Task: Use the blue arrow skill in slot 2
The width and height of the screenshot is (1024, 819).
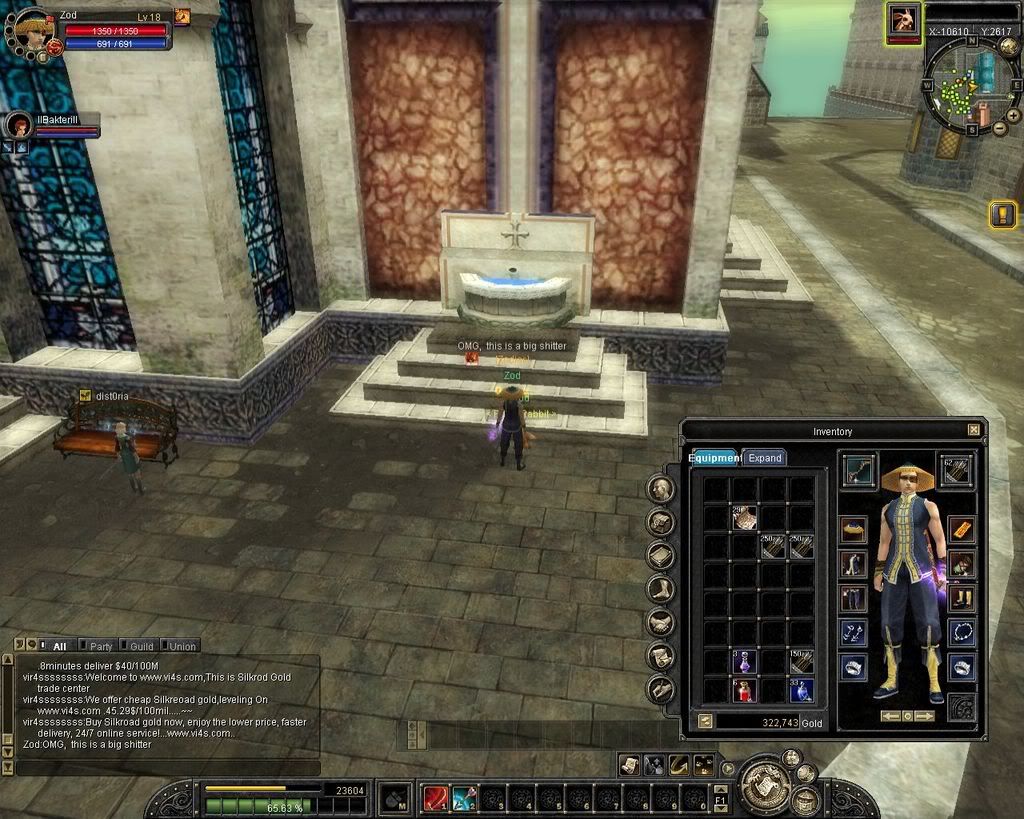Action: coord(463,798)
